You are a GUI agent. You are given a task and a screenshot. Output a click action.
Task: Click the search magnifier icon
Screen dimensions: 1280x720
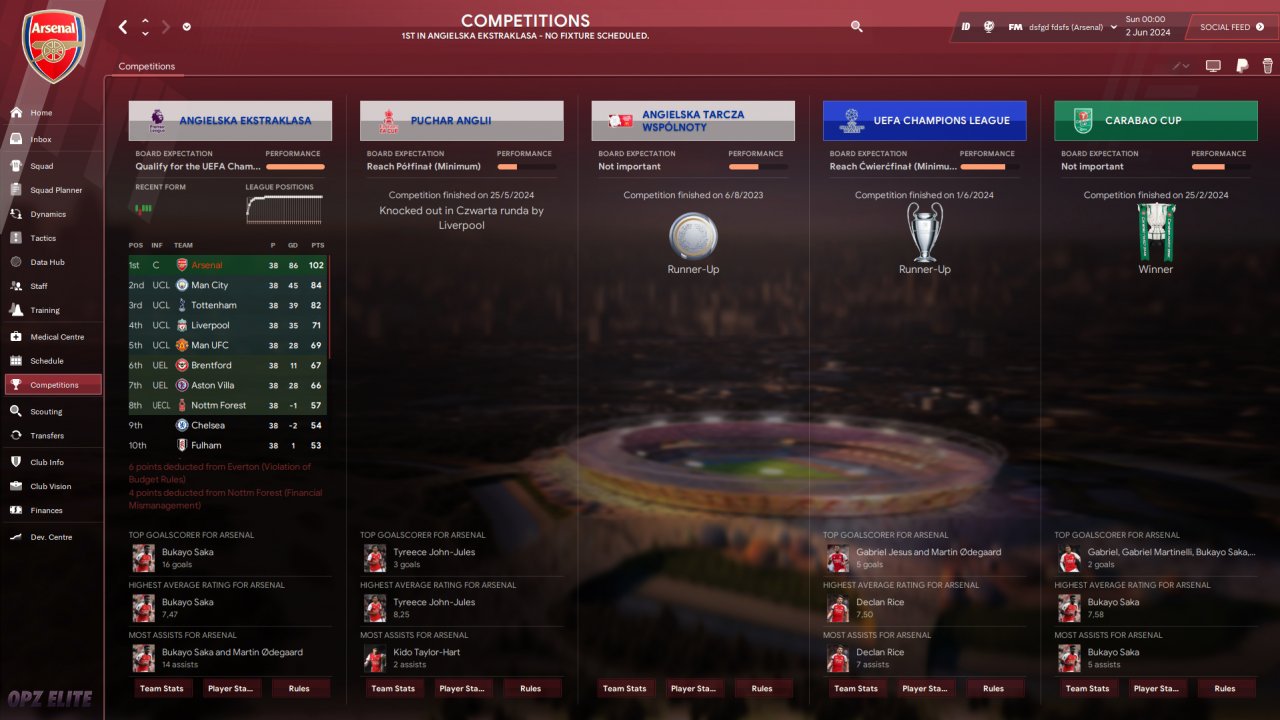pos(856,27)
